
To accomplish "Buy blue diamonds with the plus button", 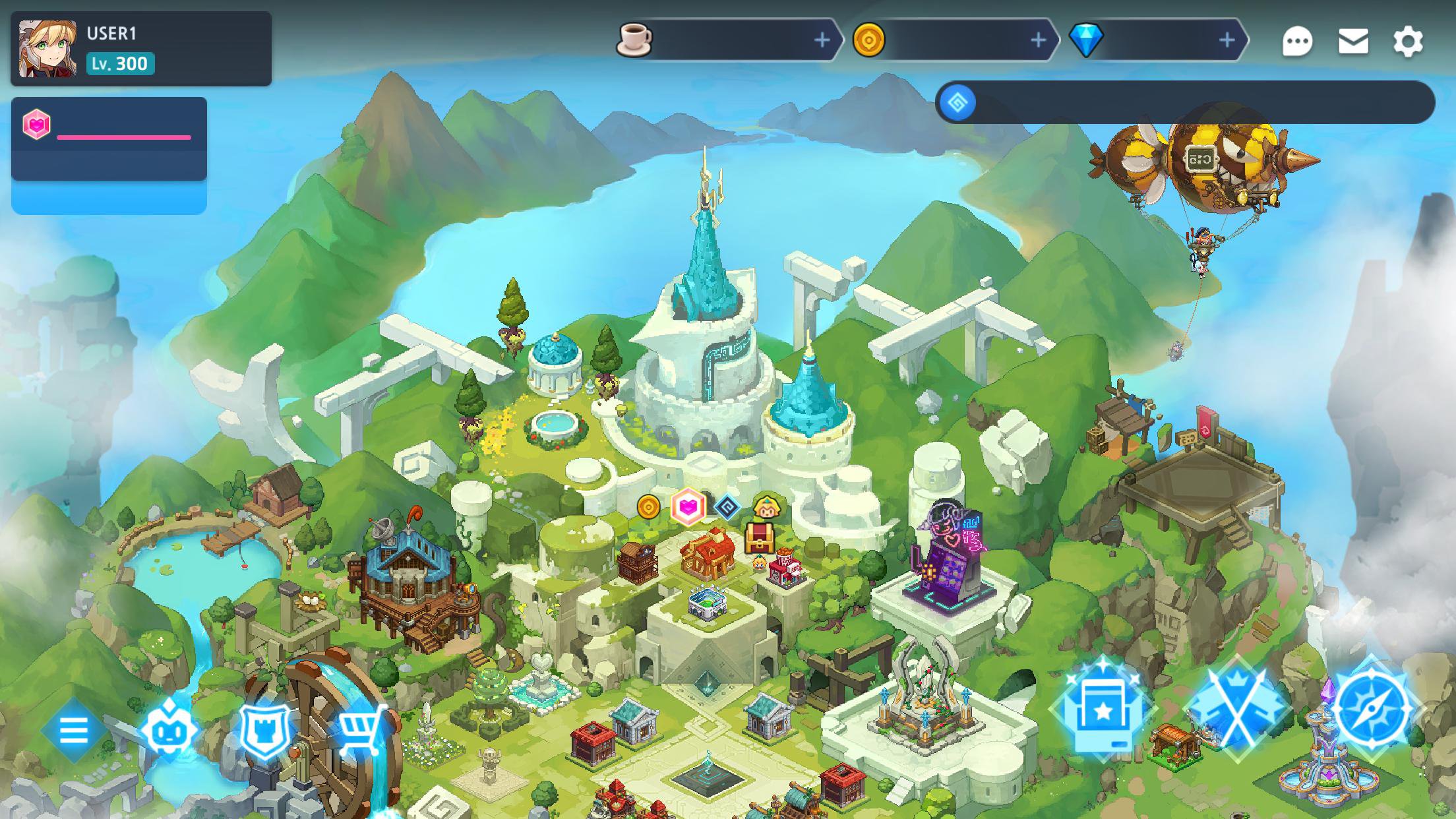I will tap(1227, 41).
